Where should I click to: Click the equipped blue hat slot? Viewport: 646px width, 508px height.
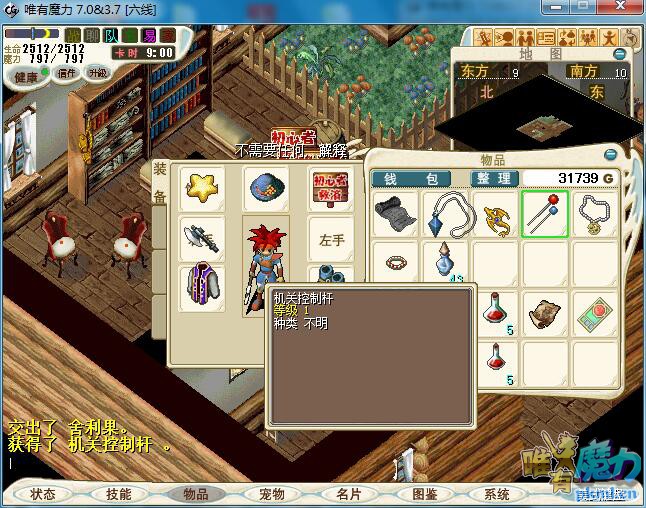point(266,188)
